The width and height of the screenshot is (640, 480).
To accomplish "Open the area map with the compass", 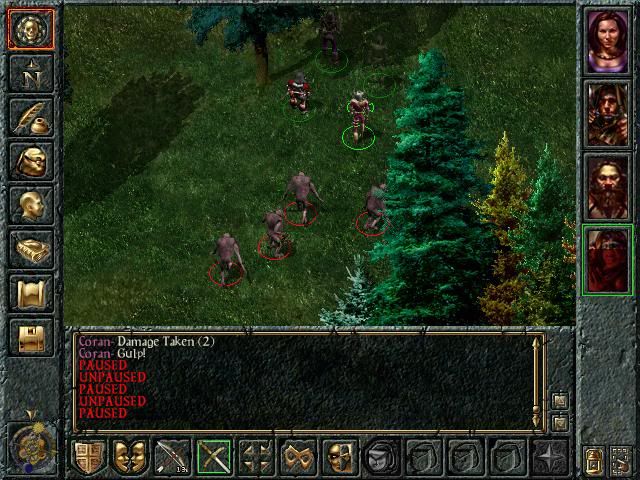I will 30,75.
